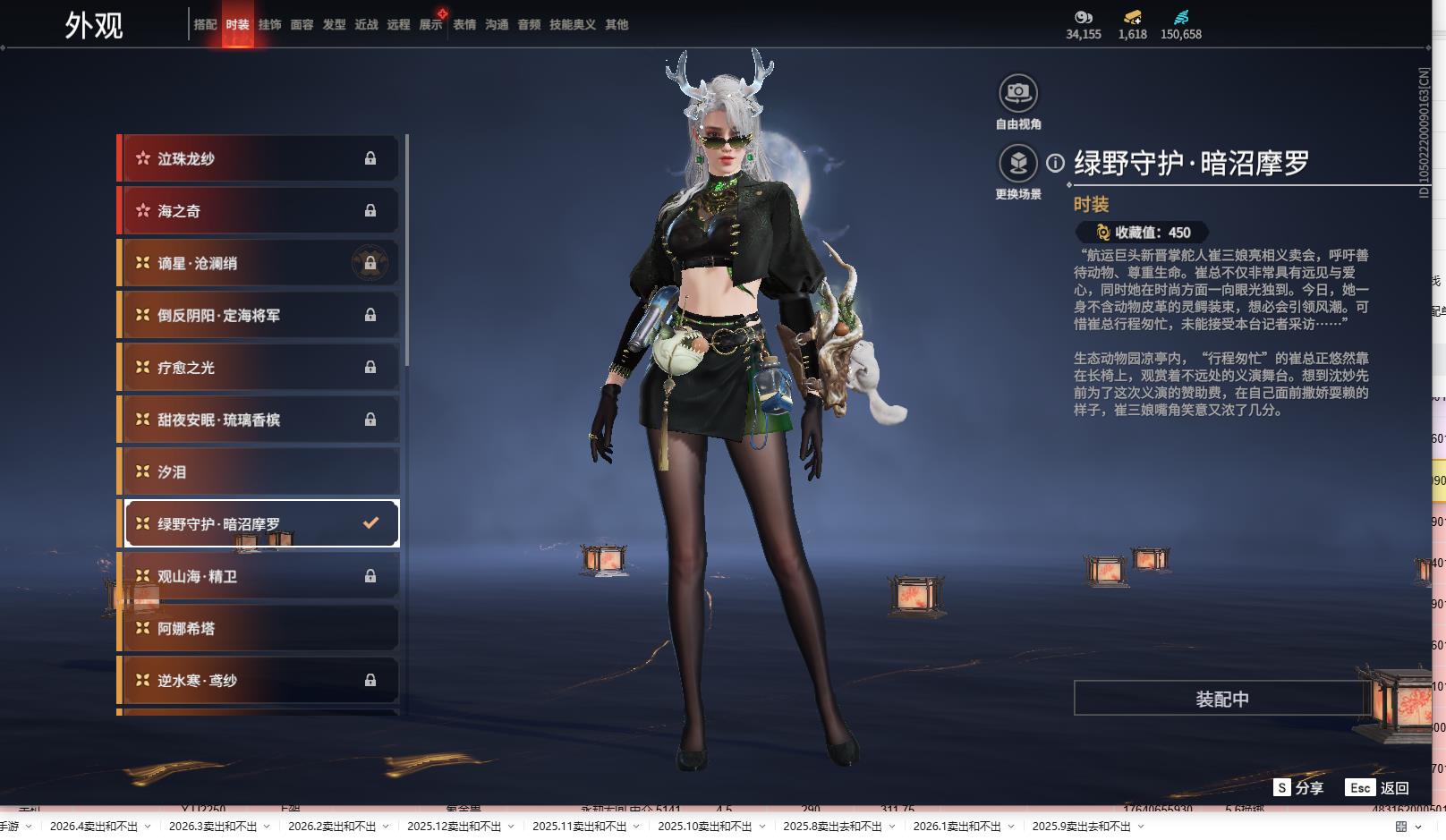
Task: Select the 汐泪 outfit row
Action: tap(259, 471)
